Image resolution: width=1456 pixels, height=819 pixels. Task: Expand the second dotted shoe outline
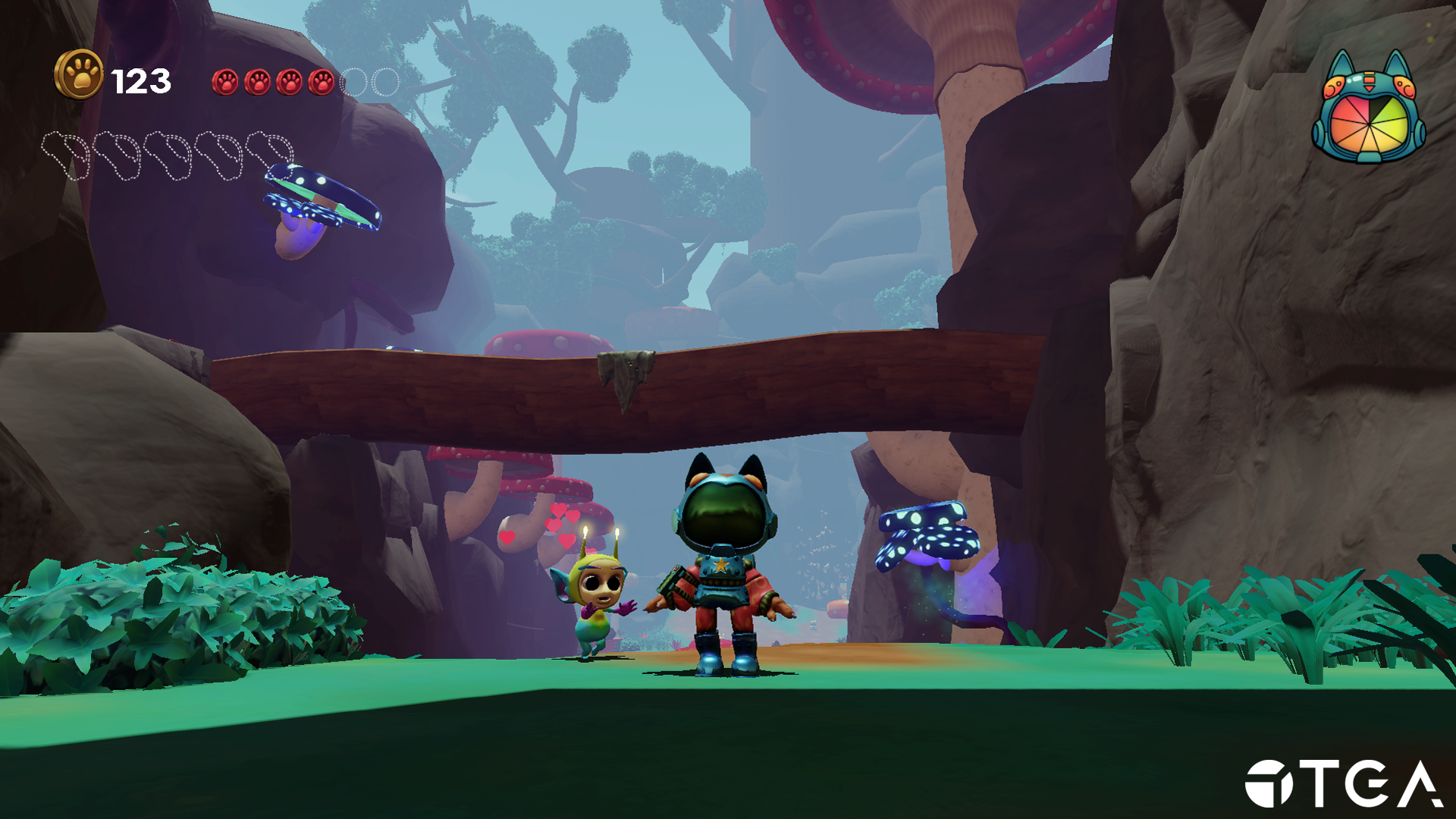coord(117,154)
